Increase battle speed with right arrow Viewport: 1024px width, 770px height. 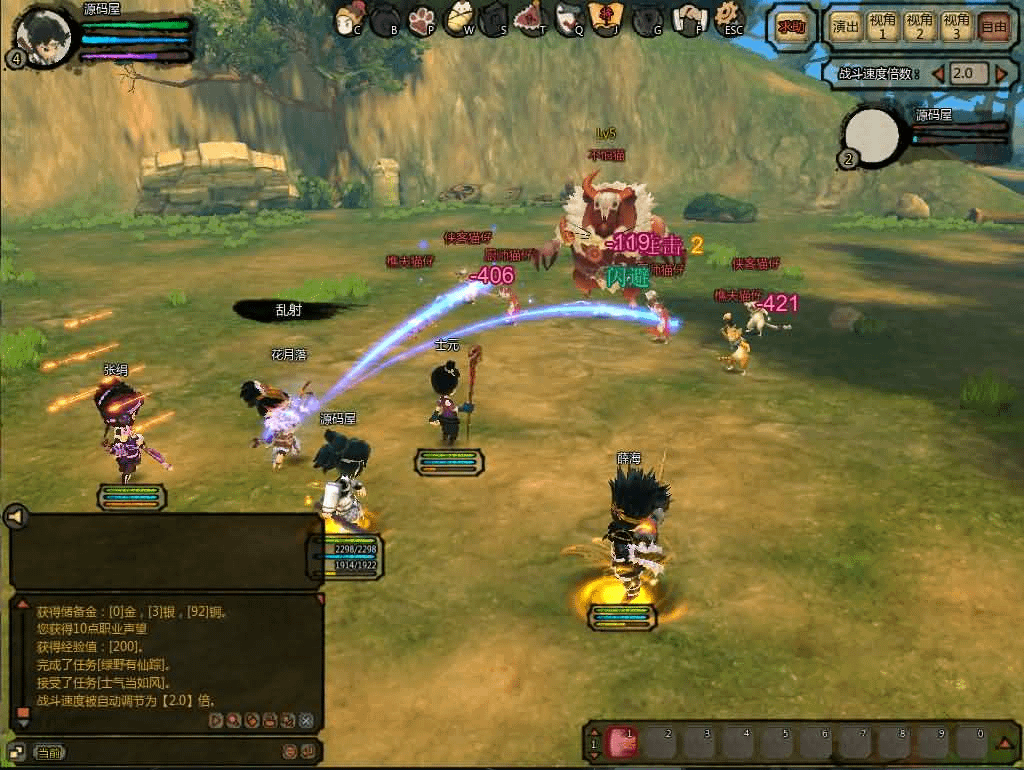(1000, 74)
